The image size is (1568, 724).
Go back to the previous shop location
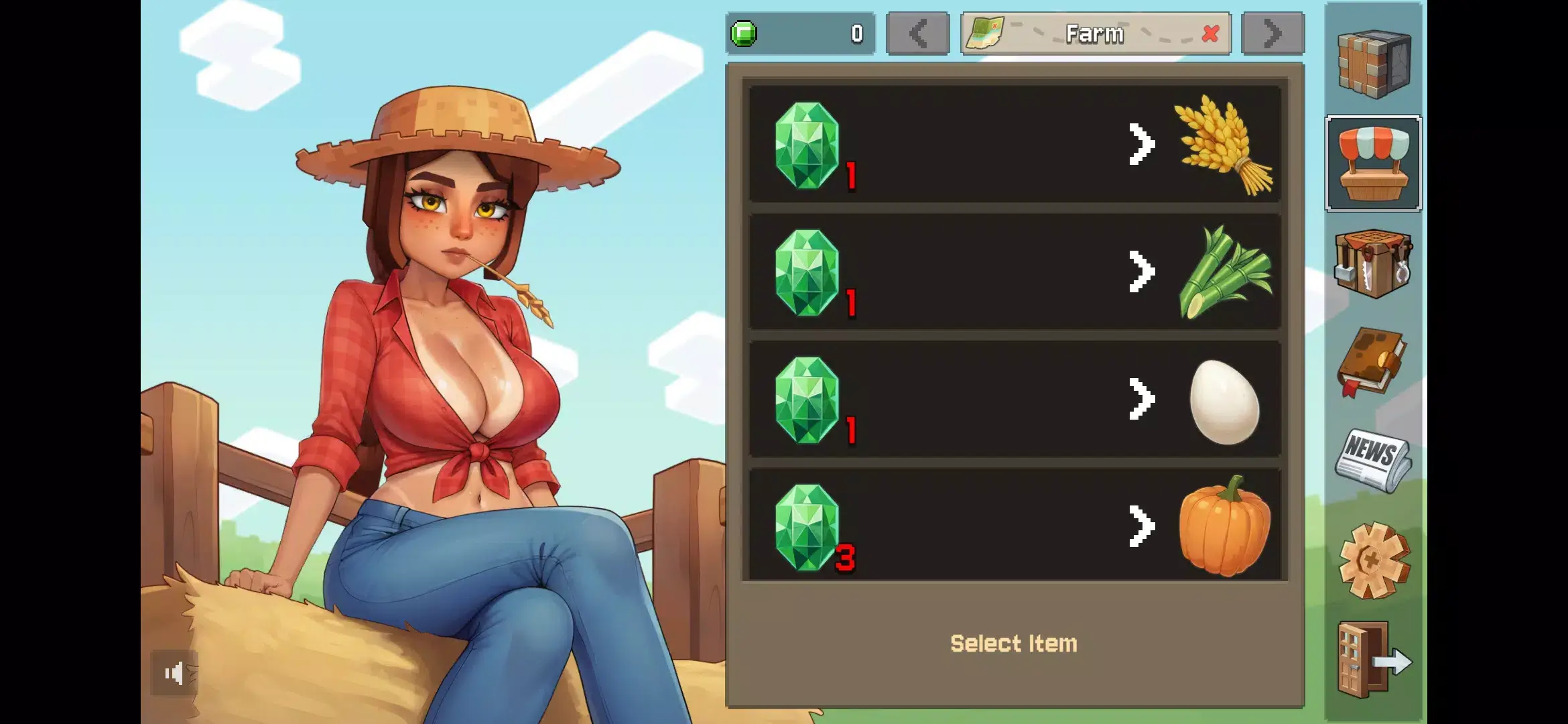917,34
